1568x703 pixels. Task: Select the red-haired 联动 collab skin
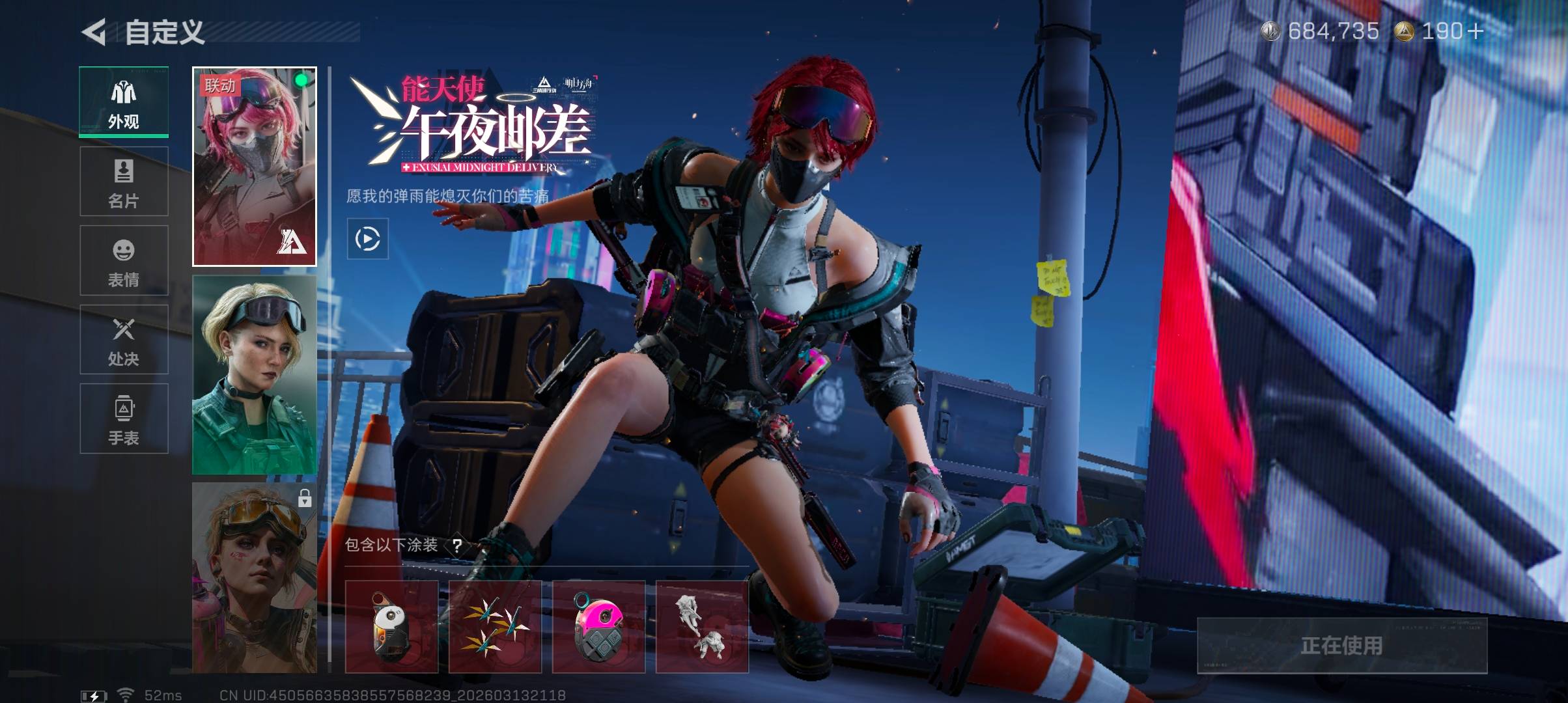coord(255,167)
